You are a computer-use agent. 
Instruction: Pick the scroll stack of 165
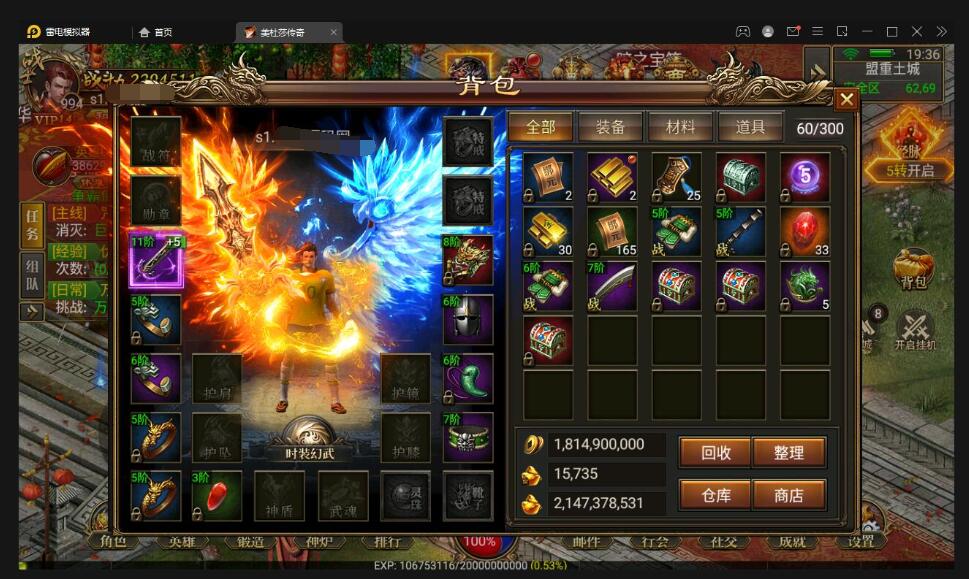[612, 232]
